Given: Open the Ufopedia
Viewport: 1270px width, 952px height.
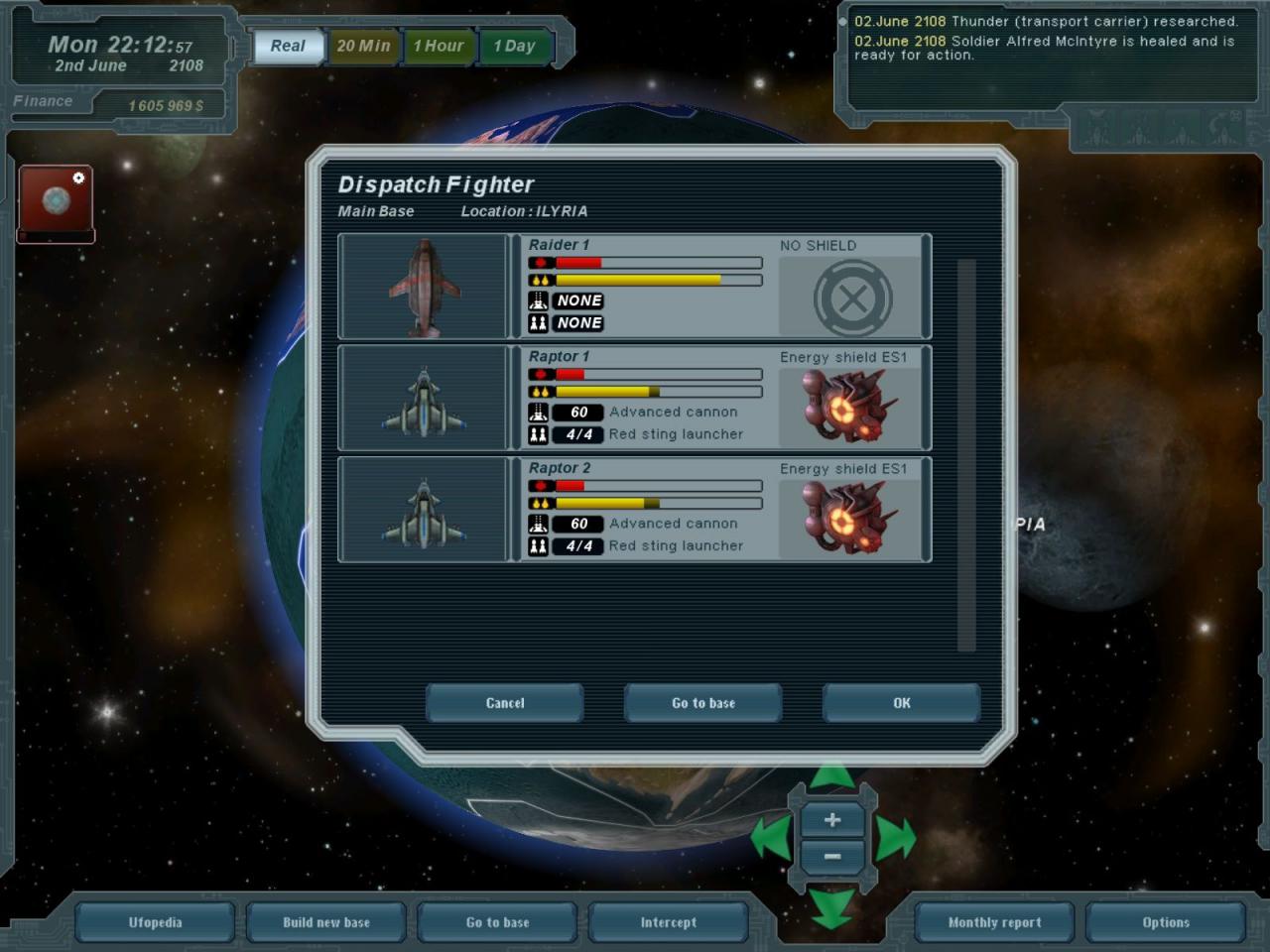Looking at the screenshot, I should [x=156, y=922].
